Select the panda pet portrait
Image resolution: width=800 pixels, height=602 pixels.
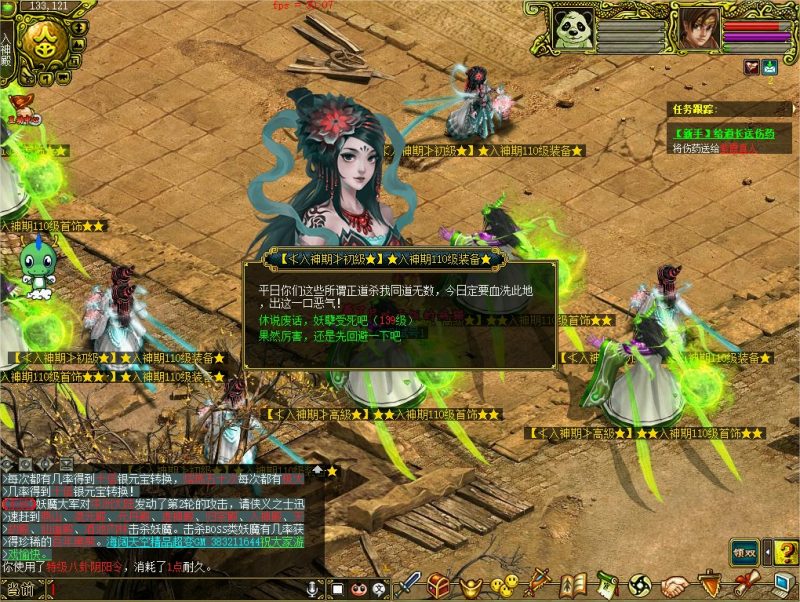click(x=573, y=30)
